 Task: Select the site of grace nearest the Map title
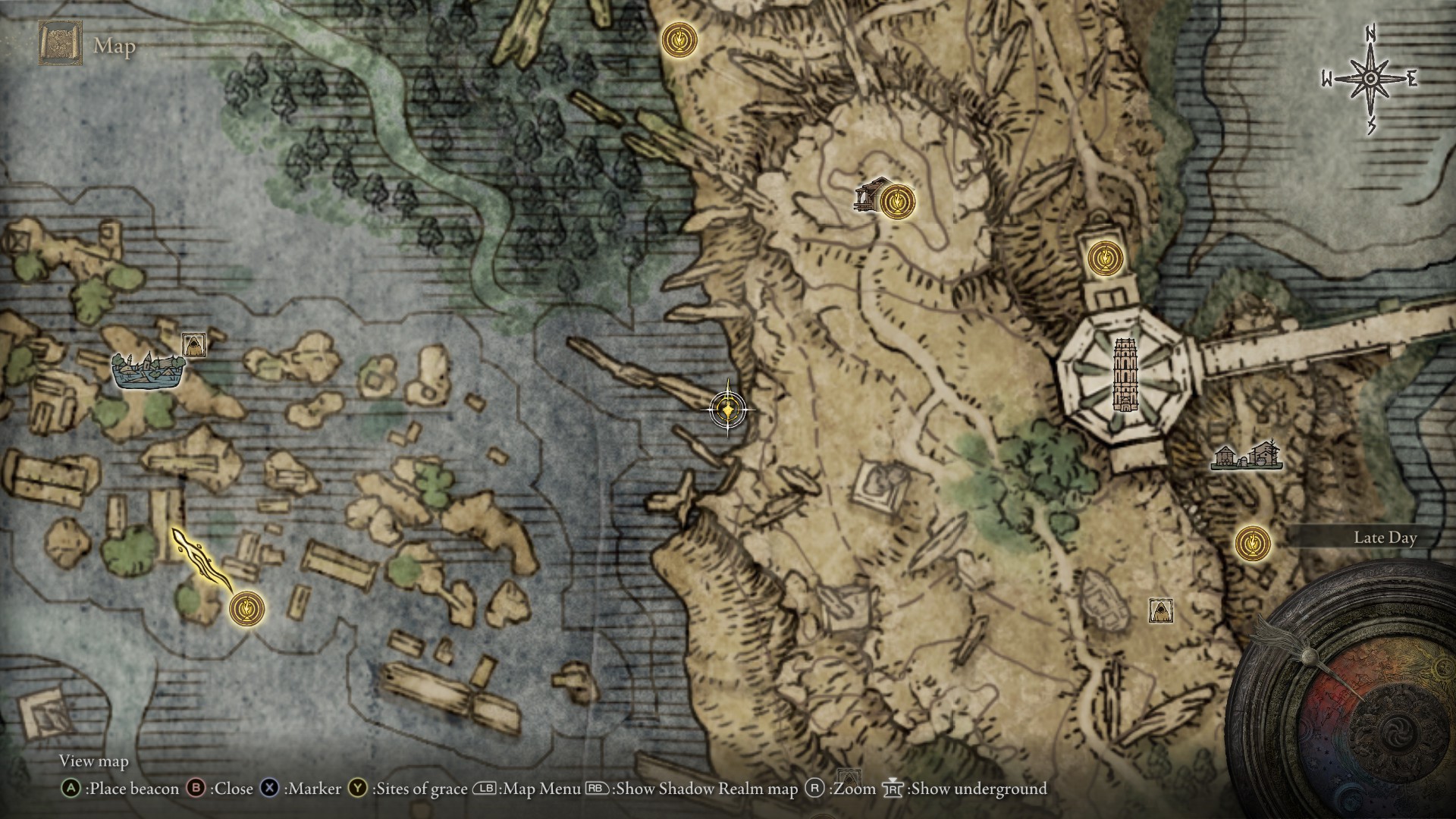pos(679,39)
